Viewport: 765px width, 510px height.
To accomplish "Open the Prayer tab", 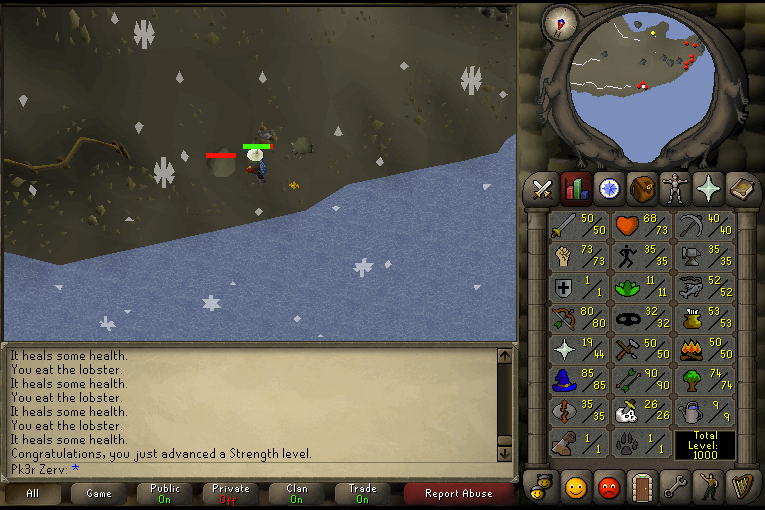I will [707, 188].
